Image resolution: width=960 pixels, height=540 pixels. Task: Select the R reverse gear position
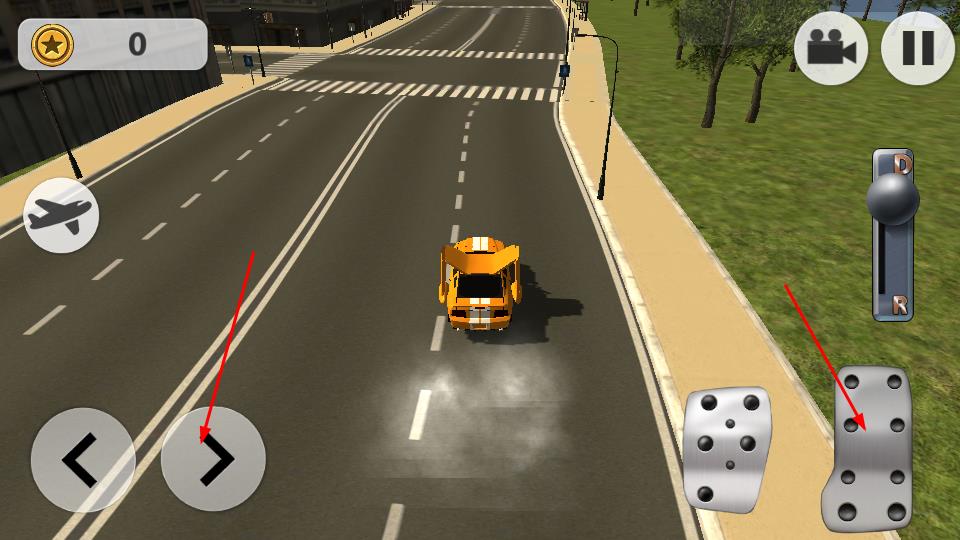(x=900, y=304)
